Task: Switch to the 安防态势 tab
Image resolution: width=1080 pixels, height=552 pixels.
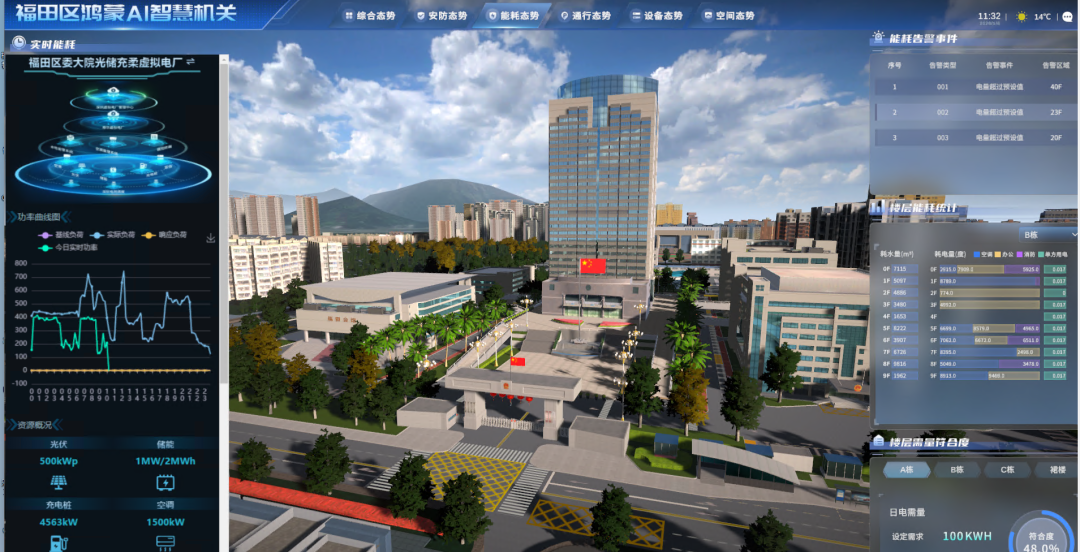Action: (x=441, y=16)
